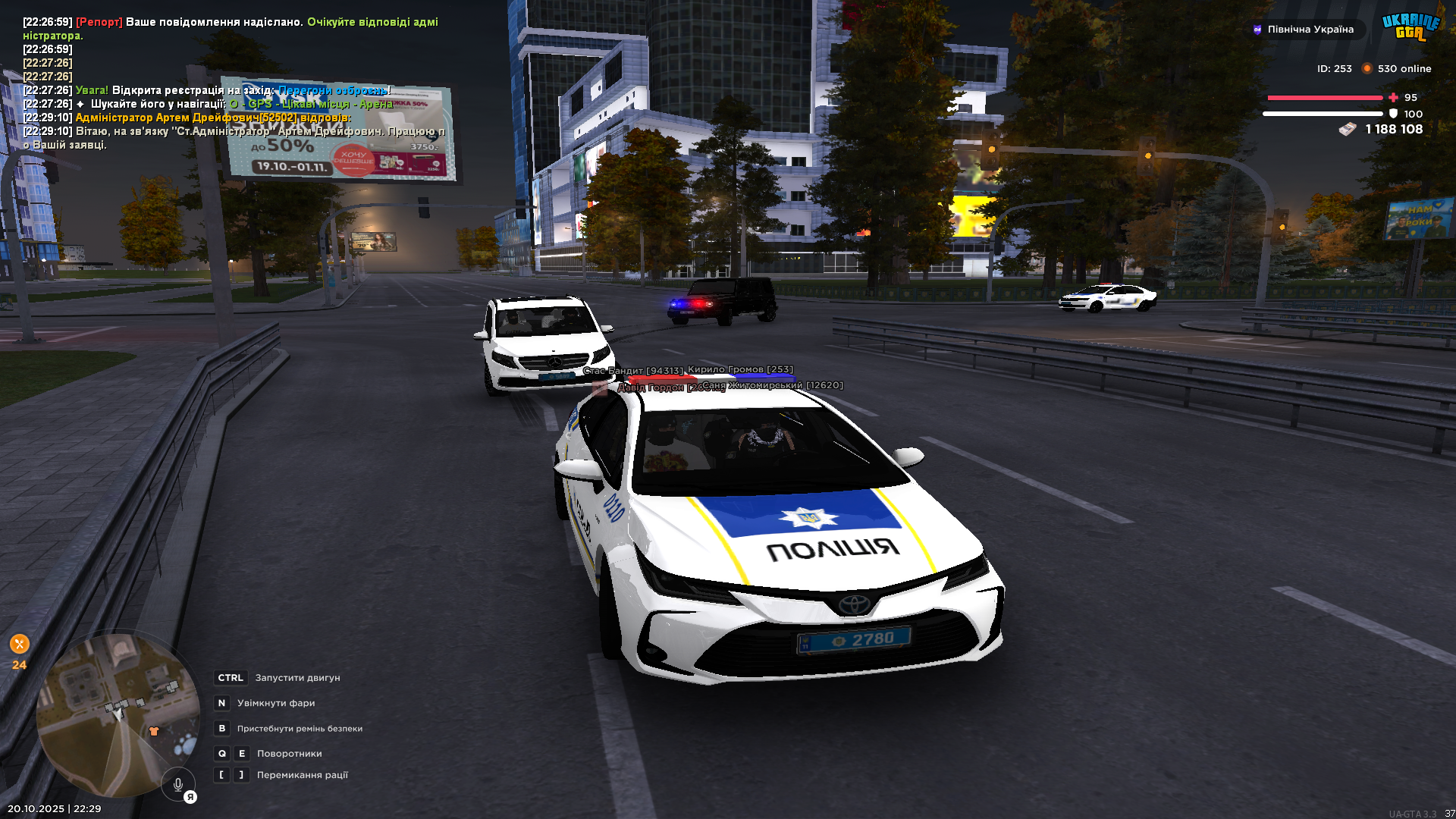Click the circular minimap
This screenshot has width=1456, height=819.
[x=118, y=714]
